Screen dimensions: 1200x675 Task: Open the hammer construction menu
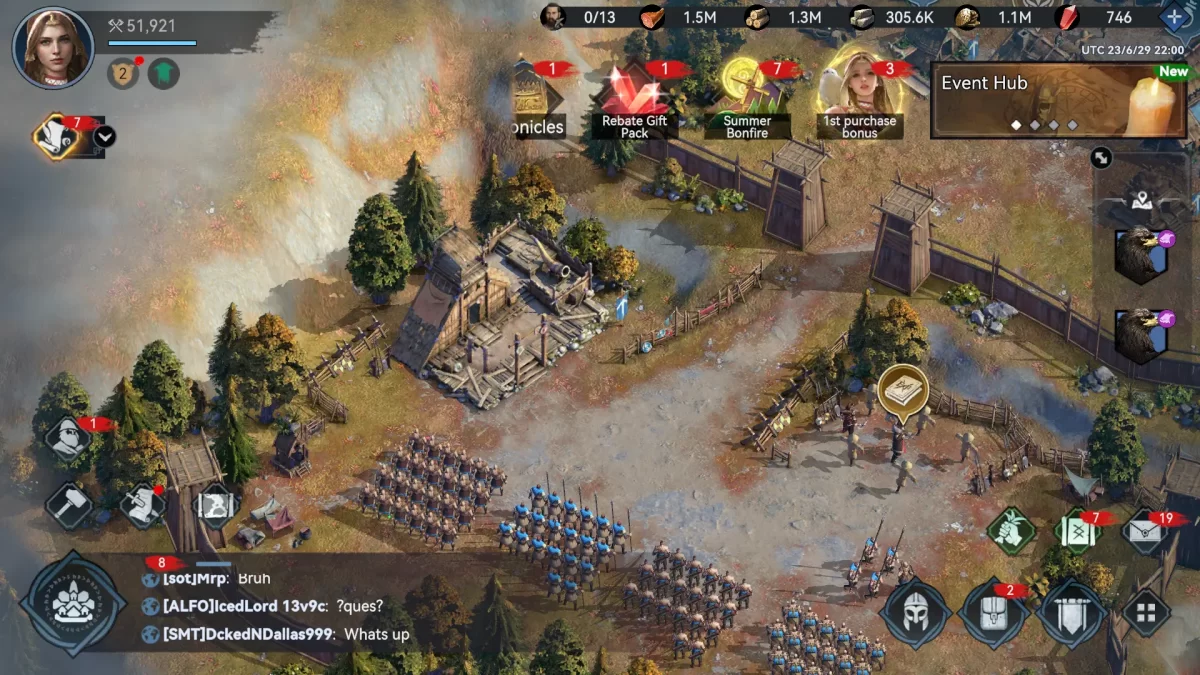point(69,503)
